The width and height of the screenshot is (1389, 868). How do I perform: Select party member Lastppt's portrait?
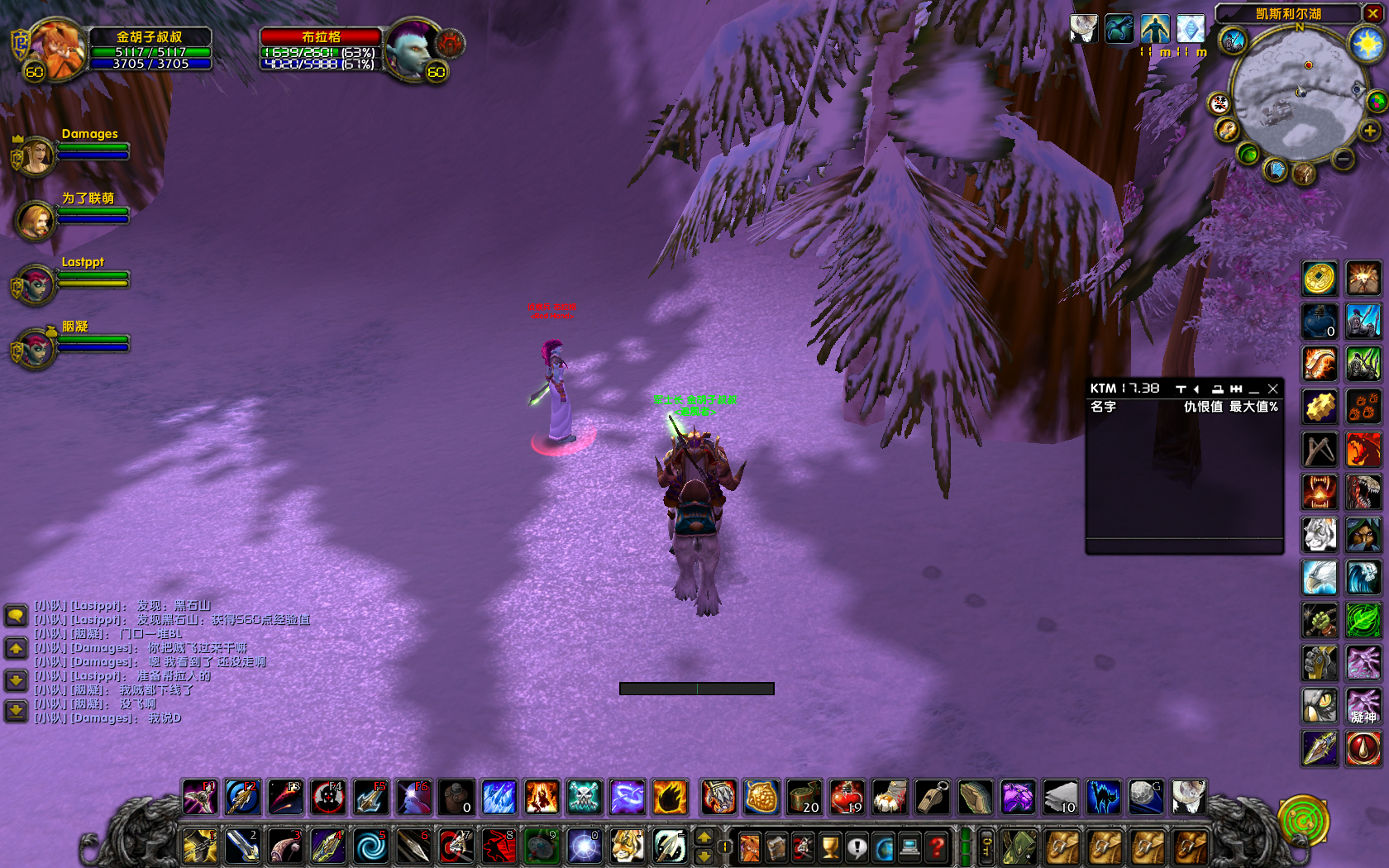coord(36,284)
